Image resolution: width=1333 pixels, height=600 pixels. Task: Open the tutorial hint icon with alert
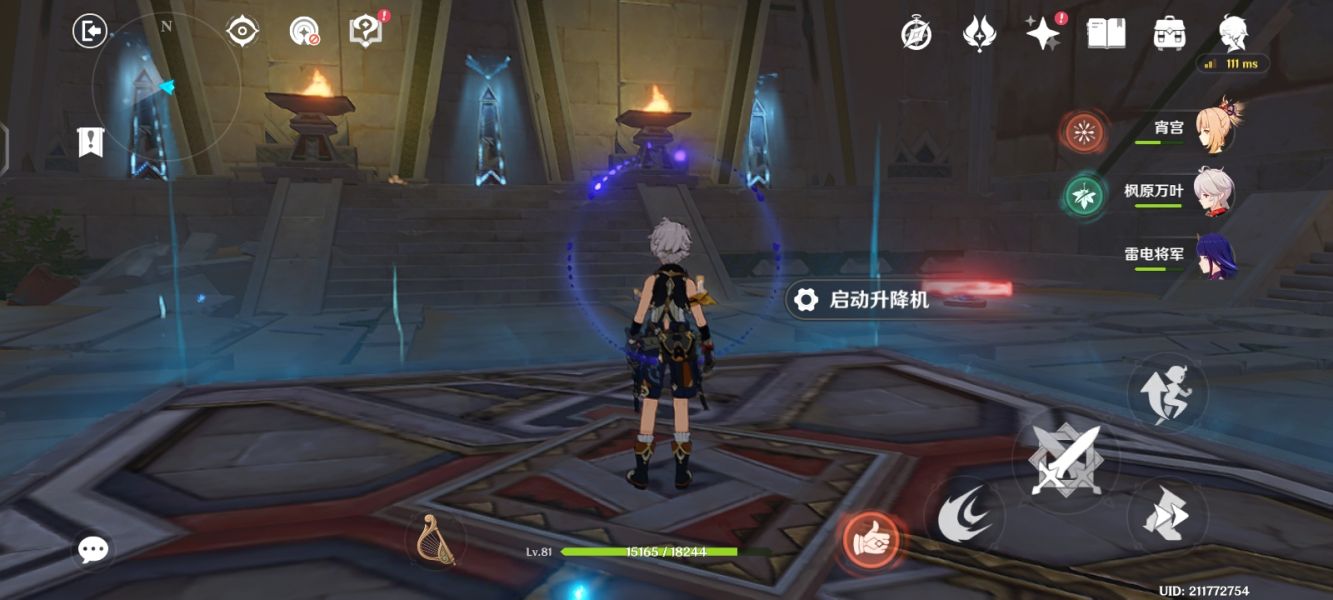[365, 31]
